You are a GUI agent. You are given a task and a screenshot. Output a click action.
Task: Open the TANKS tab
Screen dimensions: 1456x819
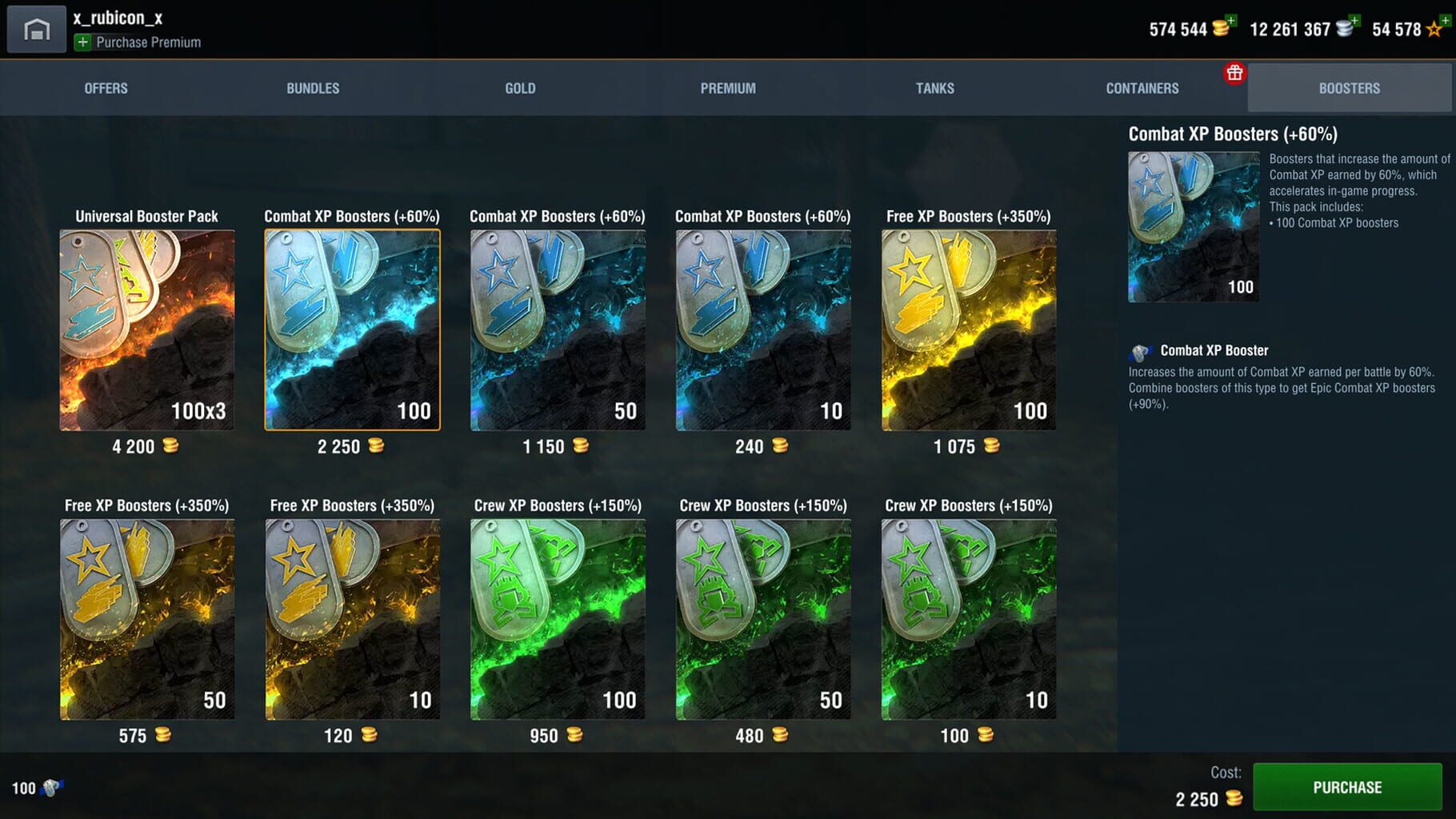coord(934,88)
